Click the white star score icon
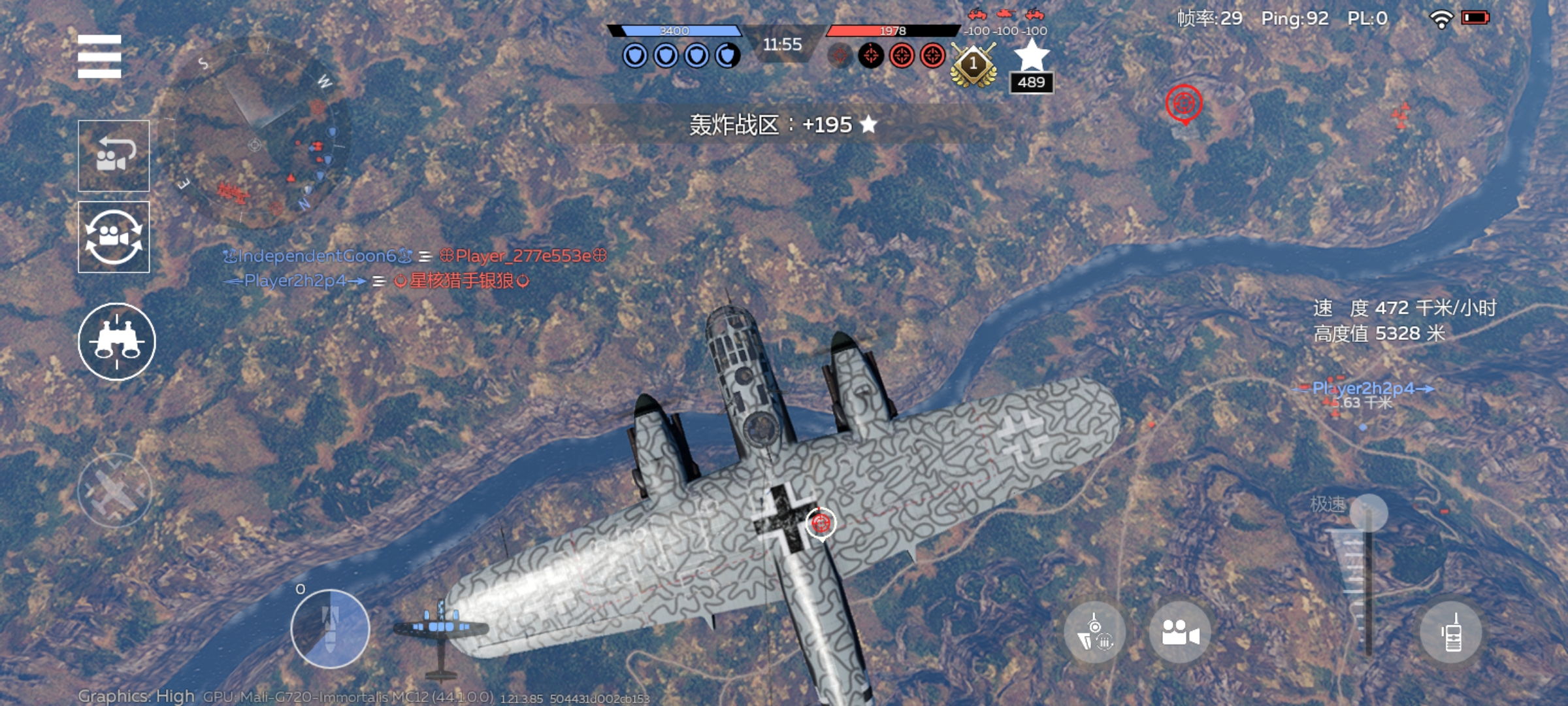1568x706 pixels. 1031,56
